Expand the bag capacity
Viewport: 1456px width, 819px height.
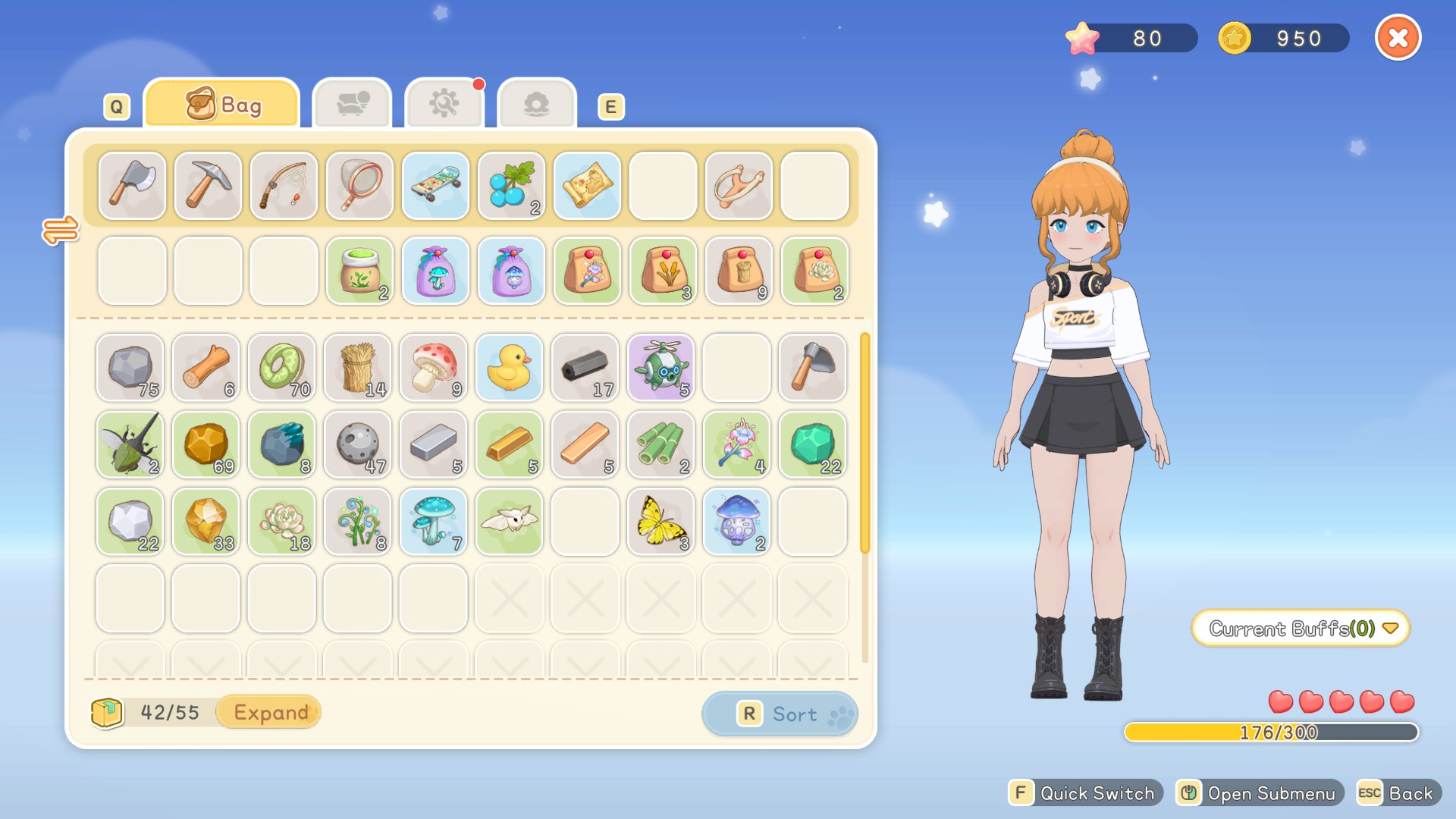click(x=270, y=712)
